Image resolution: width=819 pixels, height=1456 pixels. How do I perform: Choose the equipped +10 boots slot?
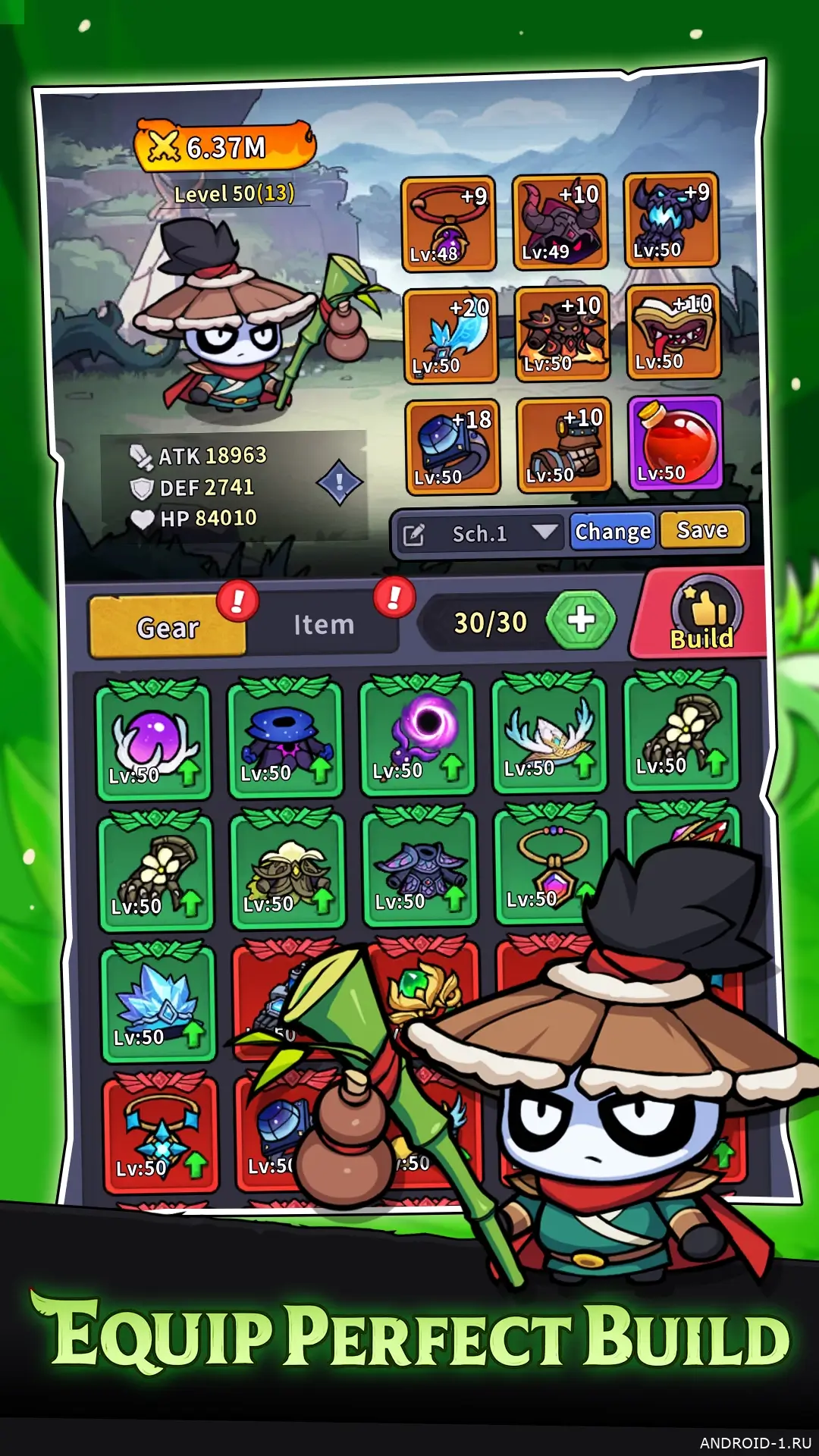563,445
